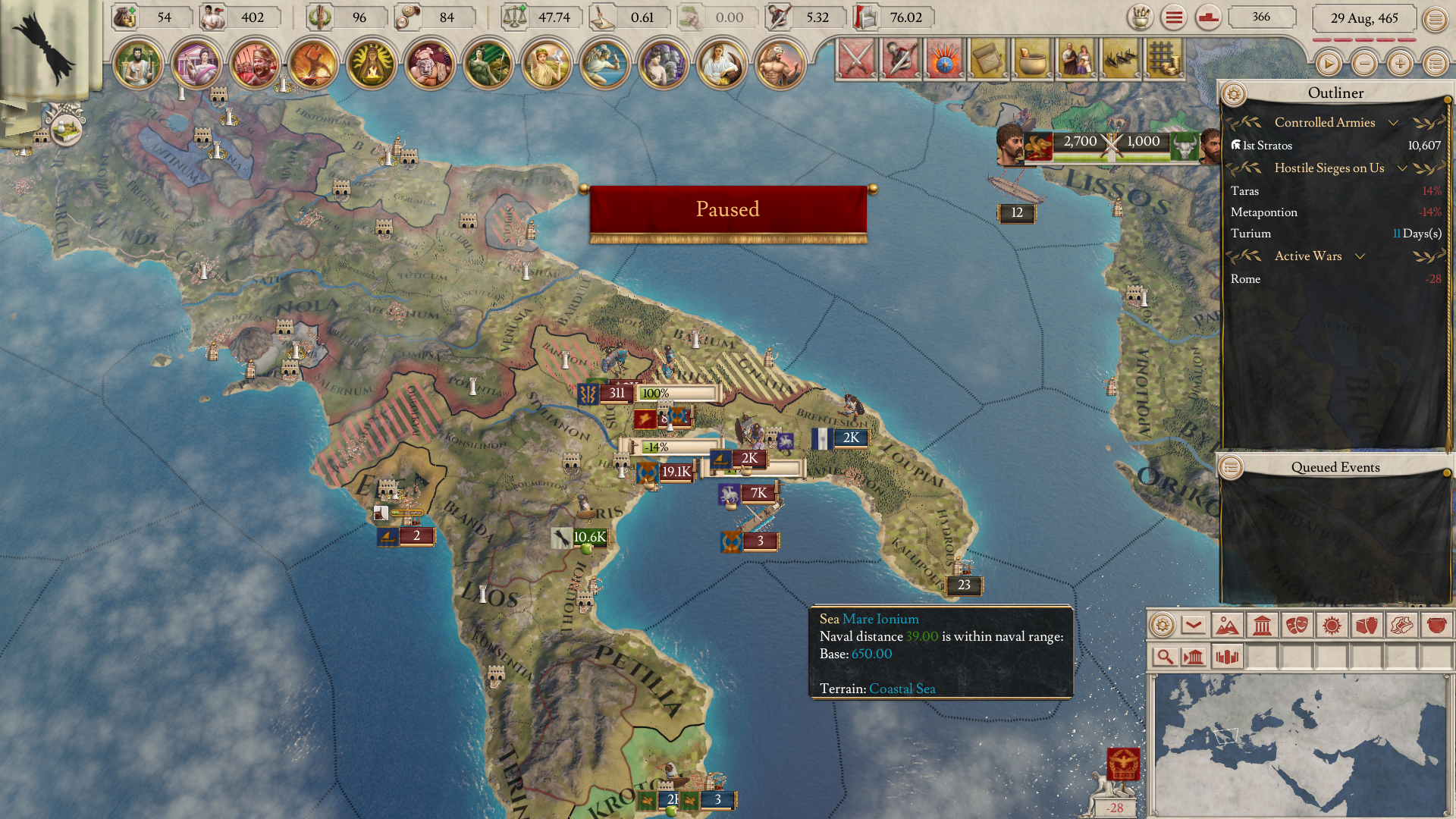
Task: Click the ships alert icon
Action: point(1120,59)
